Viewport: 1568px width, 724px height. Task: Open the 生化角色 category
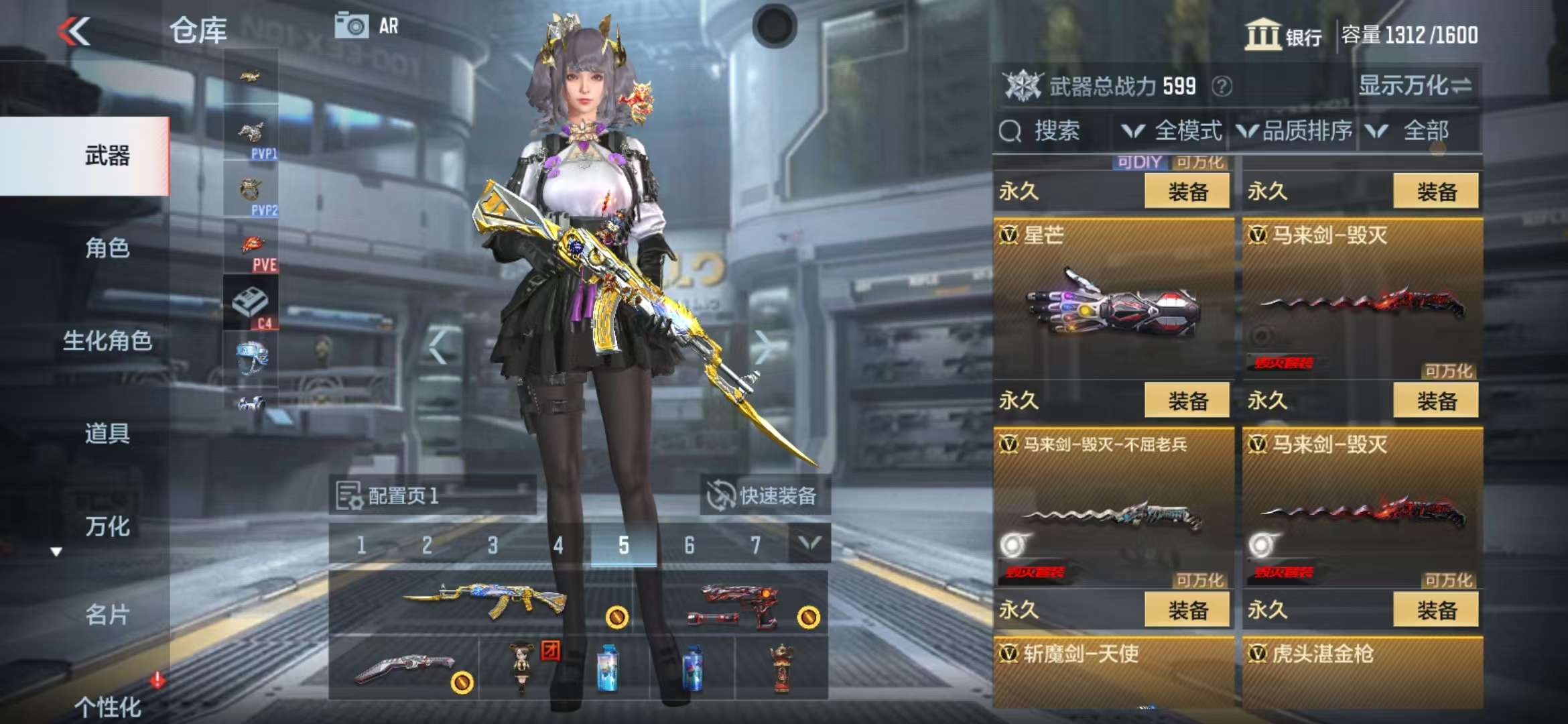(107, 341)
